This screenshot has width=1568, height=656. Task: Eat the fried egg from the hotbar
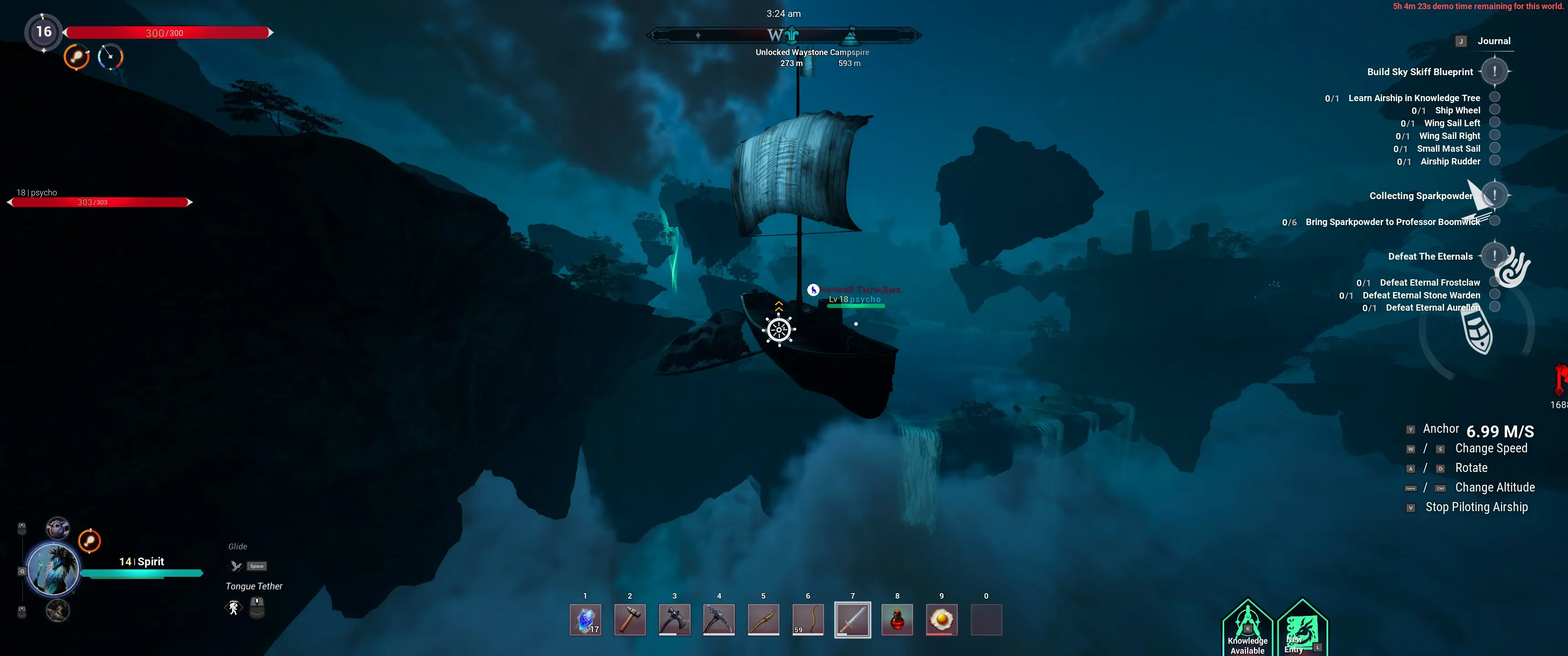point(941,620)
